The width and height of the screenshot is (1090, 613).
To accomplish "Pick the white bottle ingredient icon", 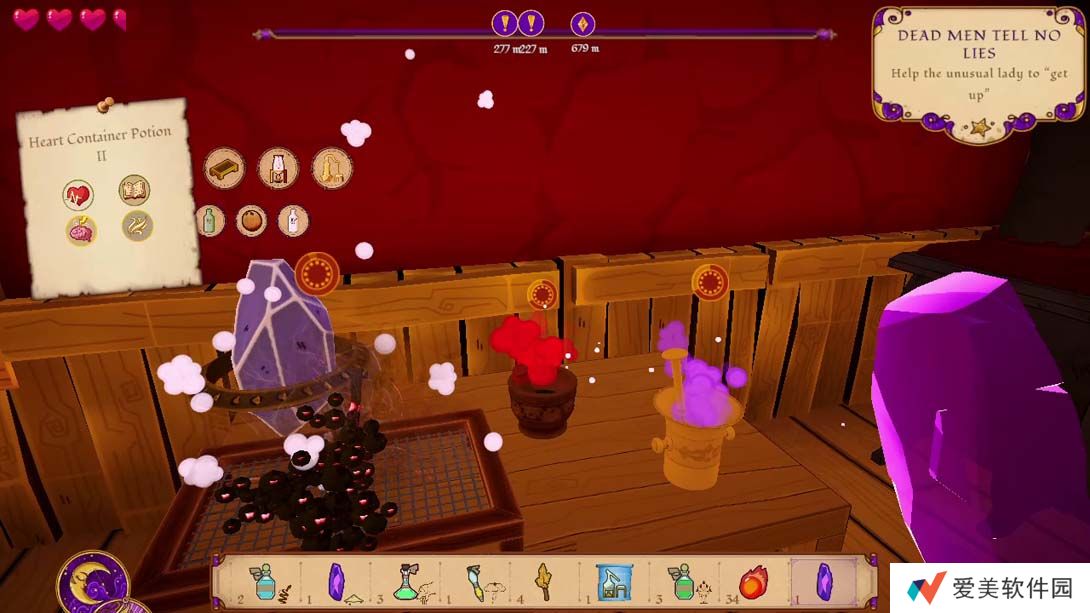I will [x=293, y=220].
